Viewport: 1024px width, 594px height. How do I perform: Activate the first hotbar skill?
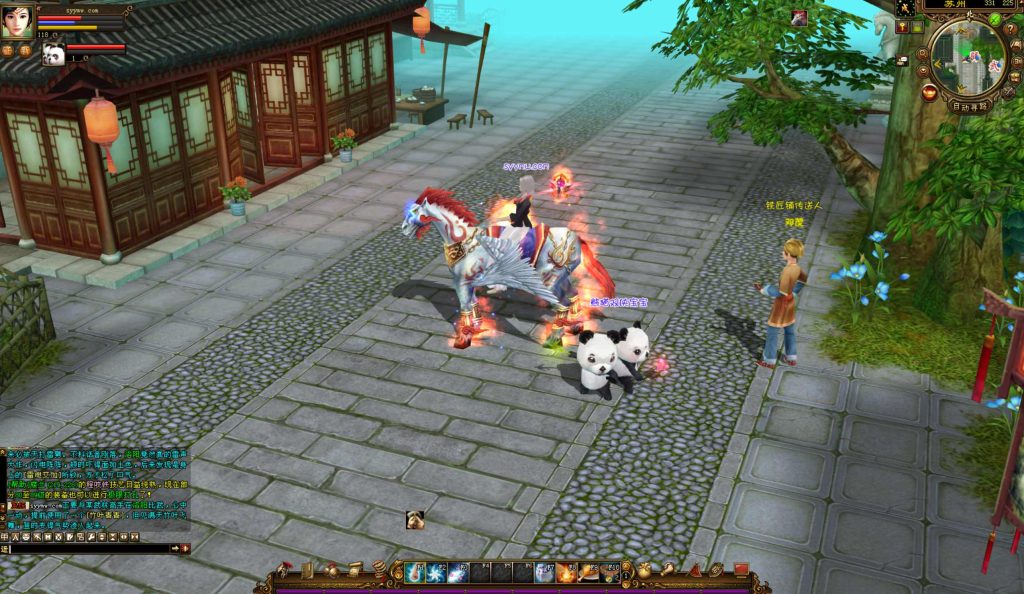pos(415,573)
